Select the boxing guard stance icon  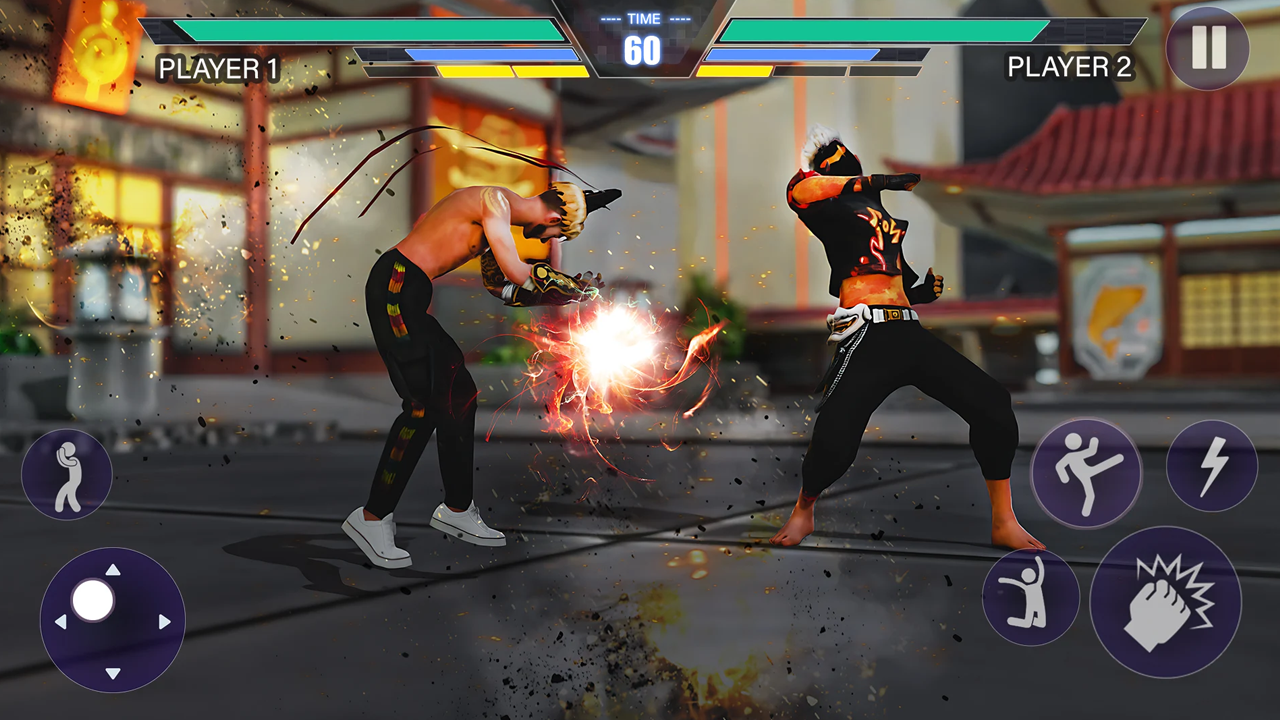click(66, 473)
